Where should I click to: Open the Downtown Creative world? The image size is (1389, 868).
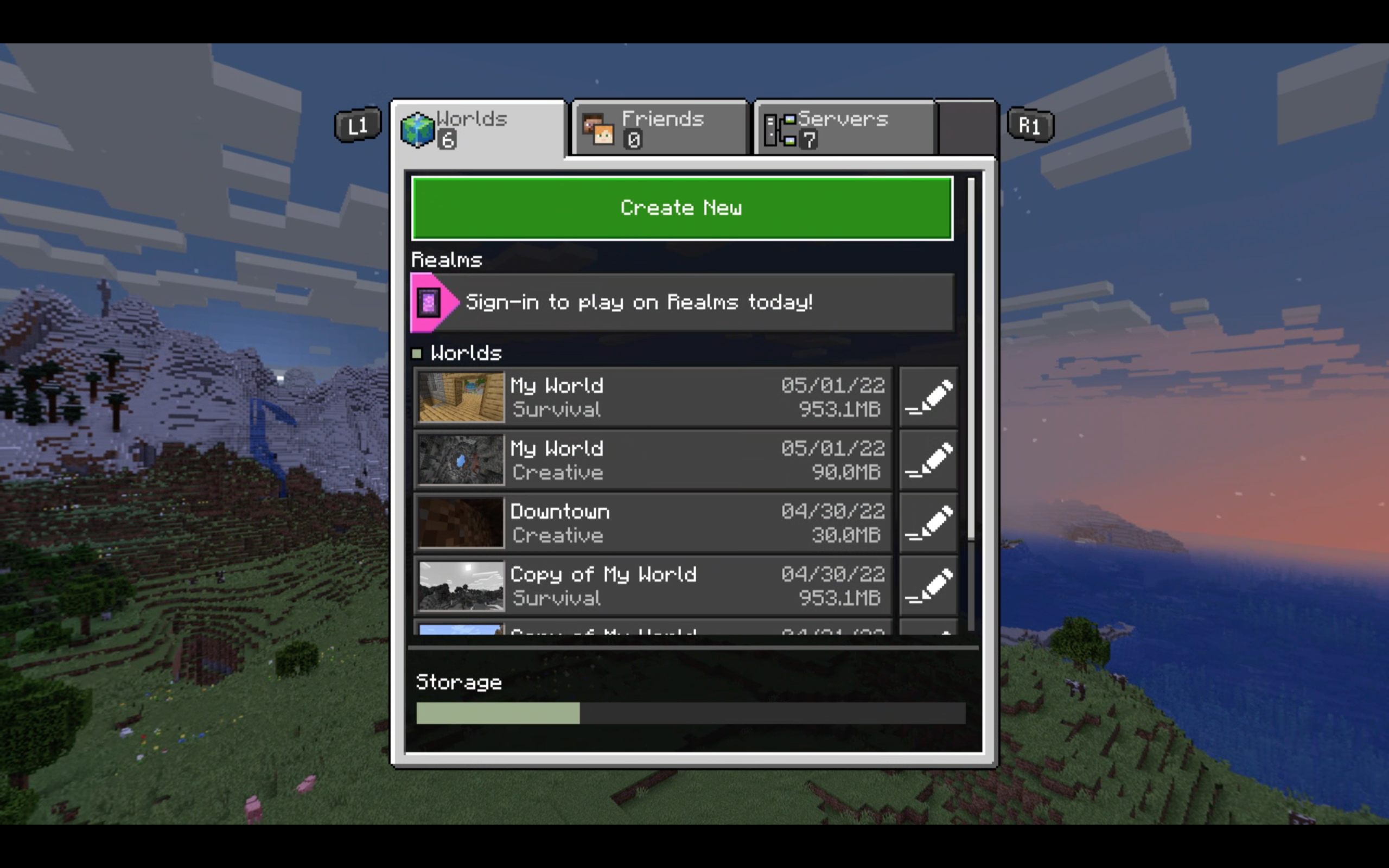click(x=653, y=524)
